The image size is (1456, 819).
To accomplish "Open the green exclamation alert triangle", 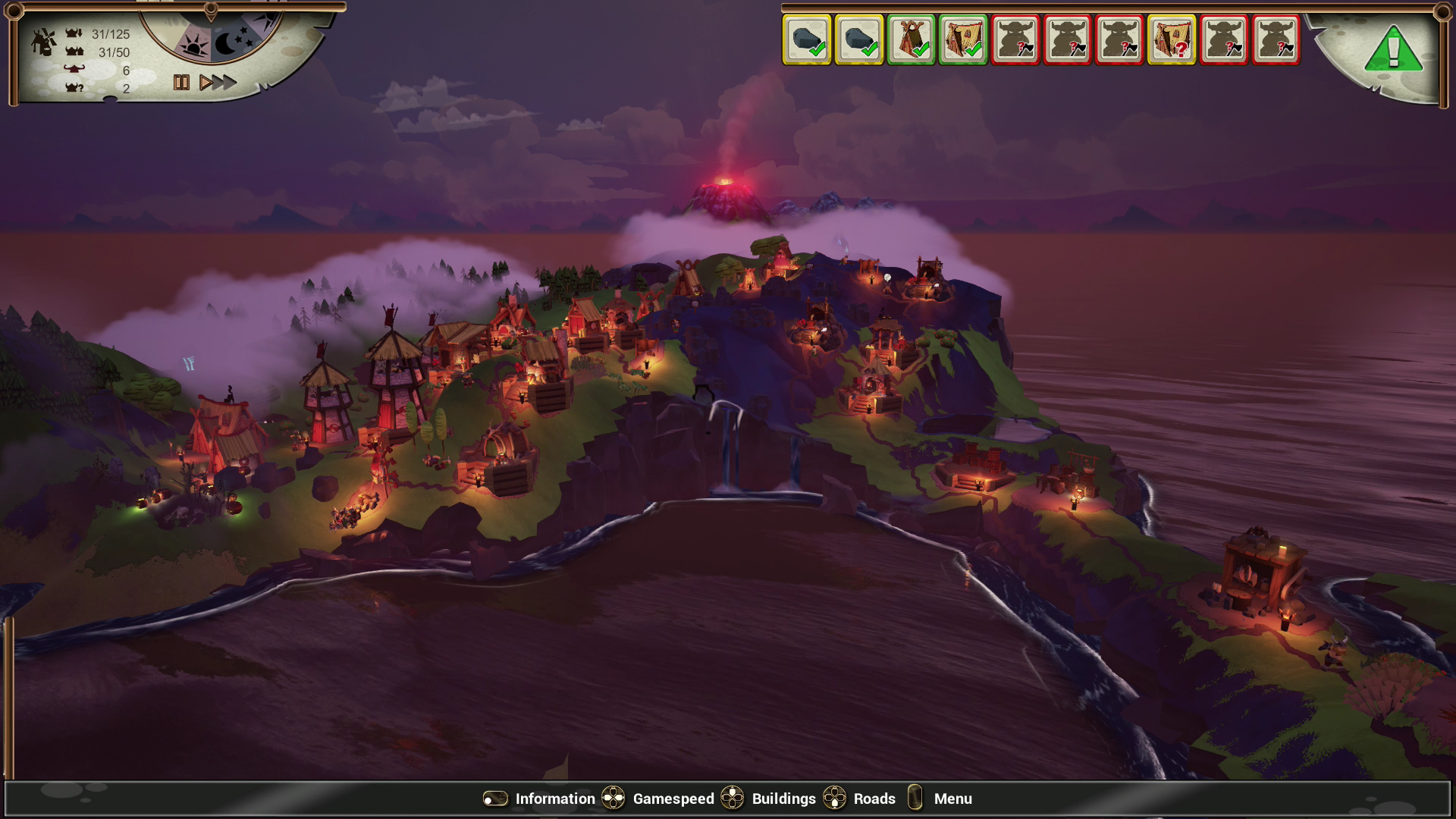I will coord(1394,50).
